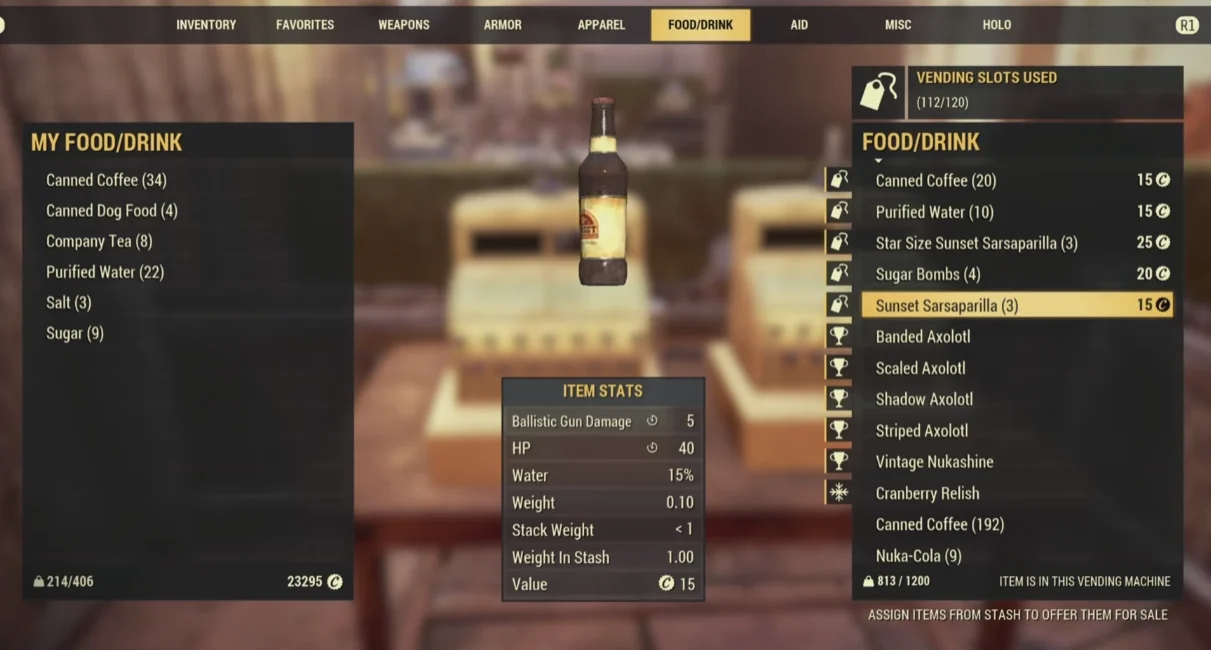Switch to the Inventory tab
Image resolution: width=1211 pixels, height=650 pixels.
(x=206, y=25)
